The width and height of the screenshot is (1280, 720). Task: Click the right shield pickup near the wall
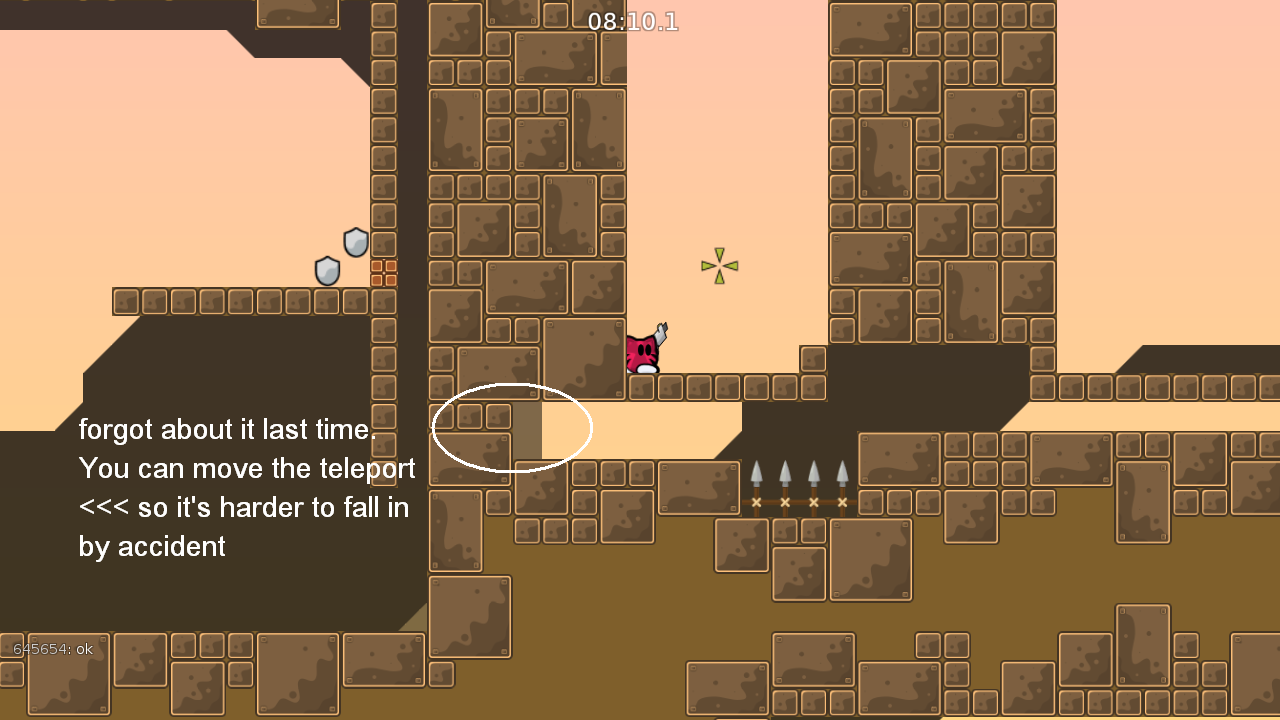point(354,243)
